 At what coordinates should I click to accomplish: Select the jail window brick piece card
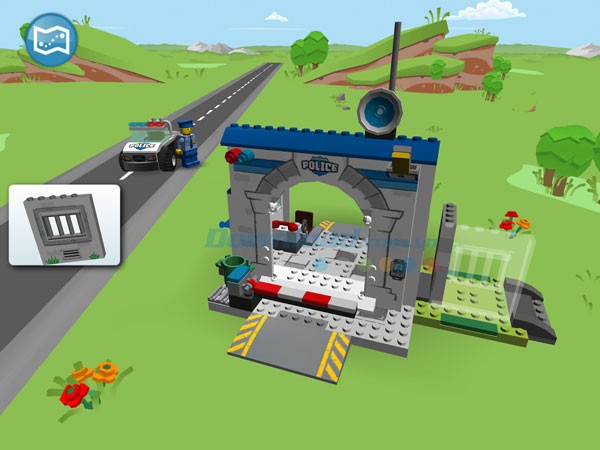[65, 225]
